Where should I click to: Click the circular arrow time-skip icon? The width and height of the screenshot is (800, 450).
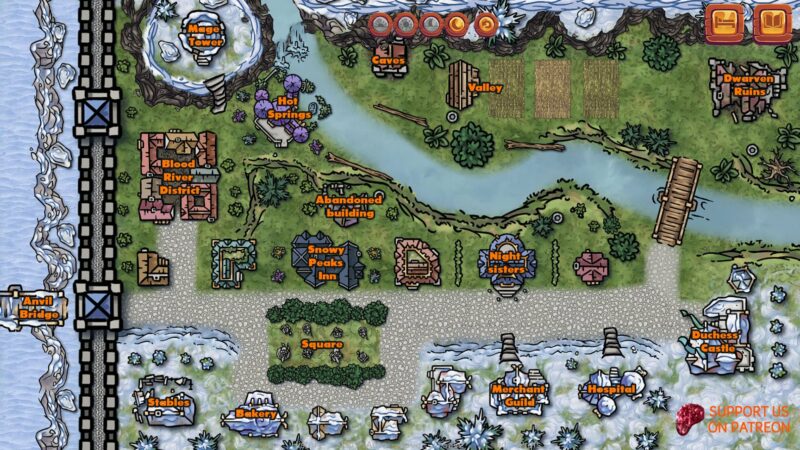point(486,23)
